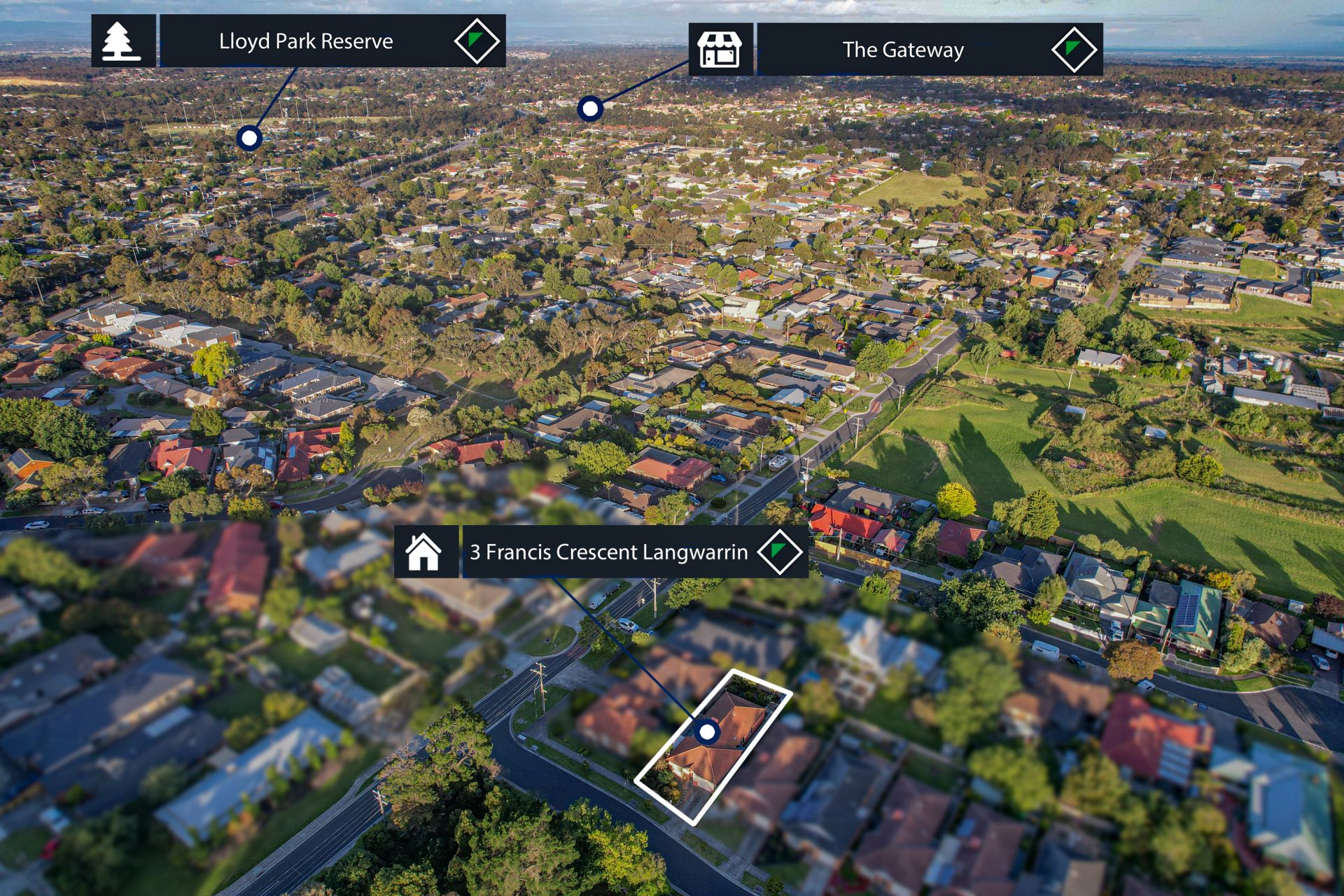Click the map marker for Lloyd Park Reserve
Viewport: 1344px width, 896px height.
tap(249, 138)
